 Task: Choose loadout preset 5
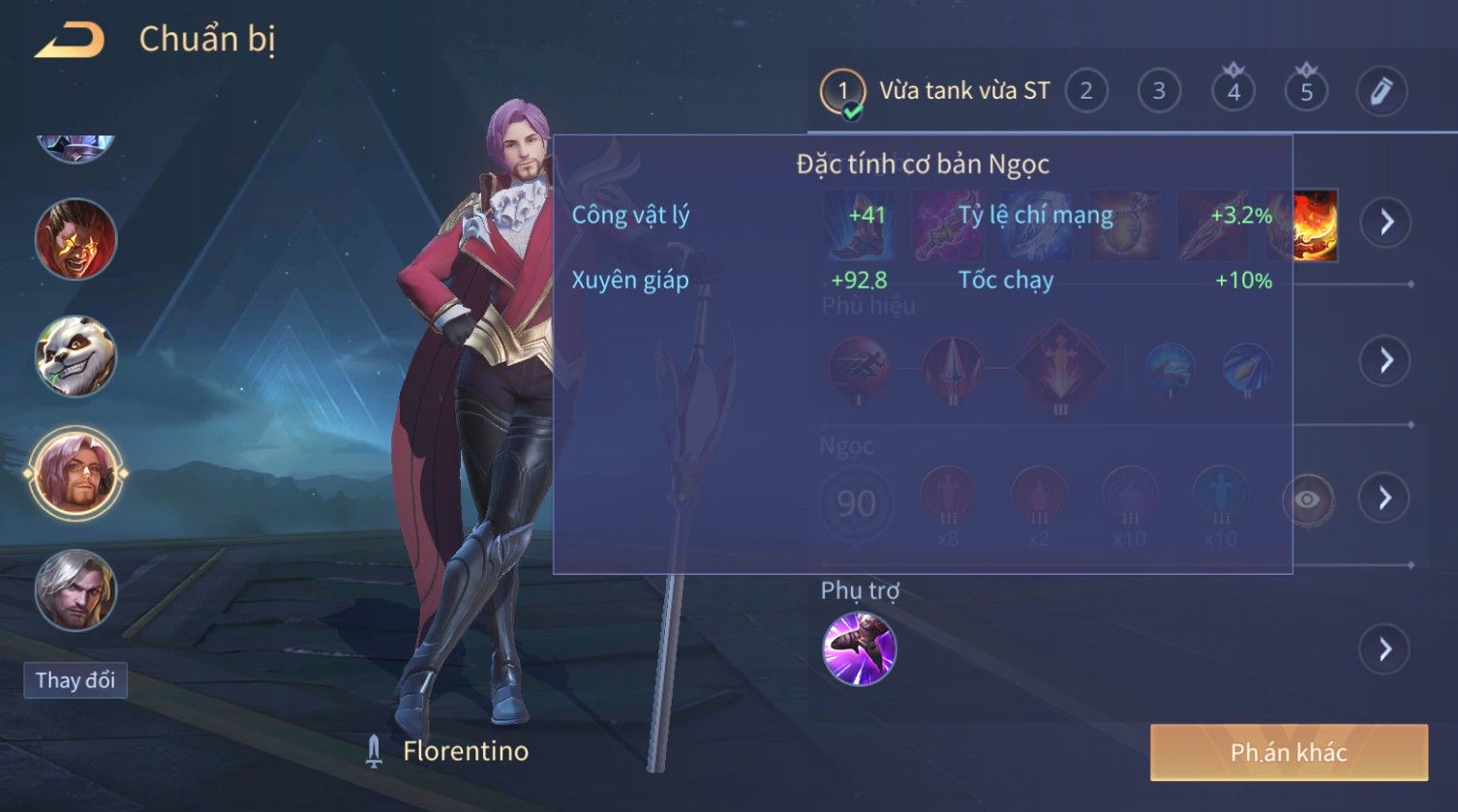click(x=1306, y=92)
